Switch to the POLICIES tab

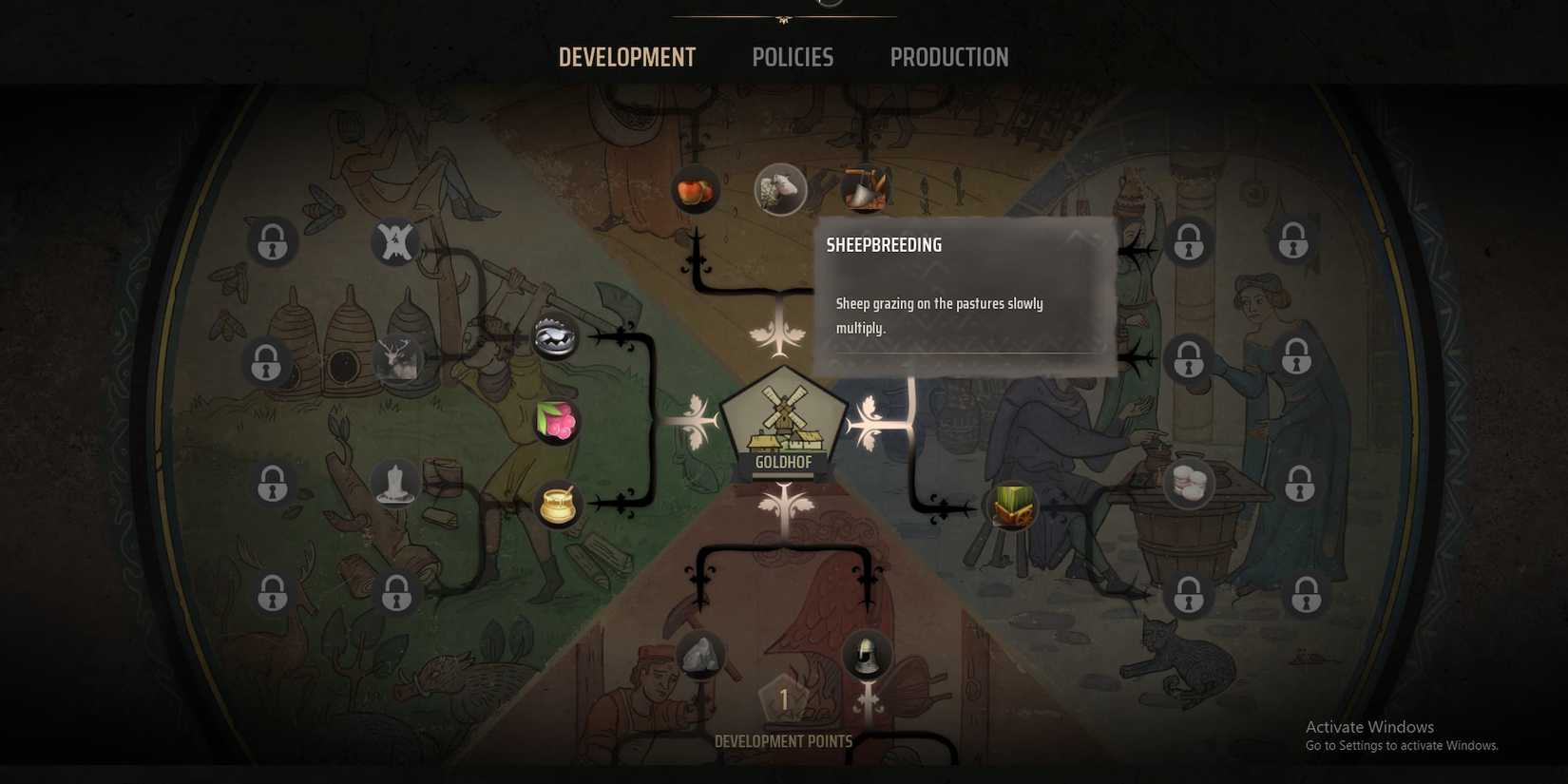(792, 57)
